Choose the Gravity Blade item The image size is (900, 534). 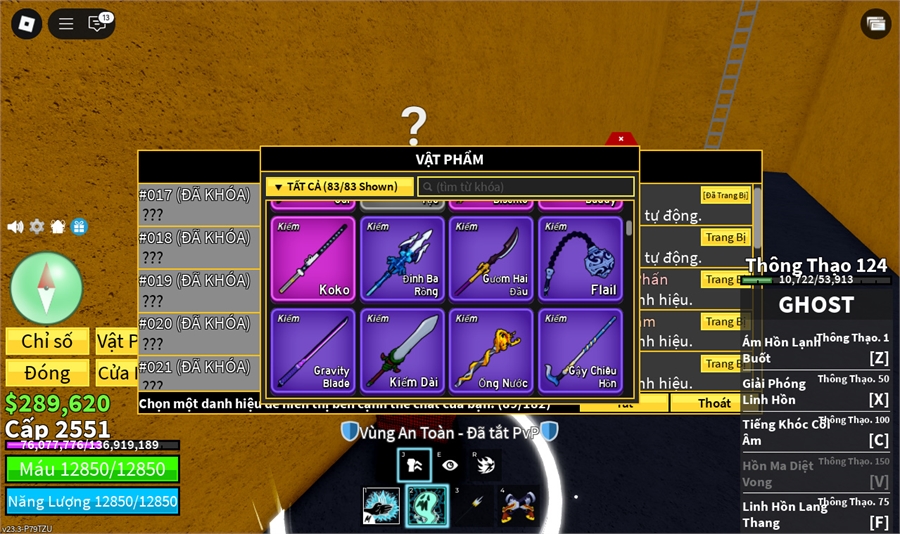click(313, 351)
